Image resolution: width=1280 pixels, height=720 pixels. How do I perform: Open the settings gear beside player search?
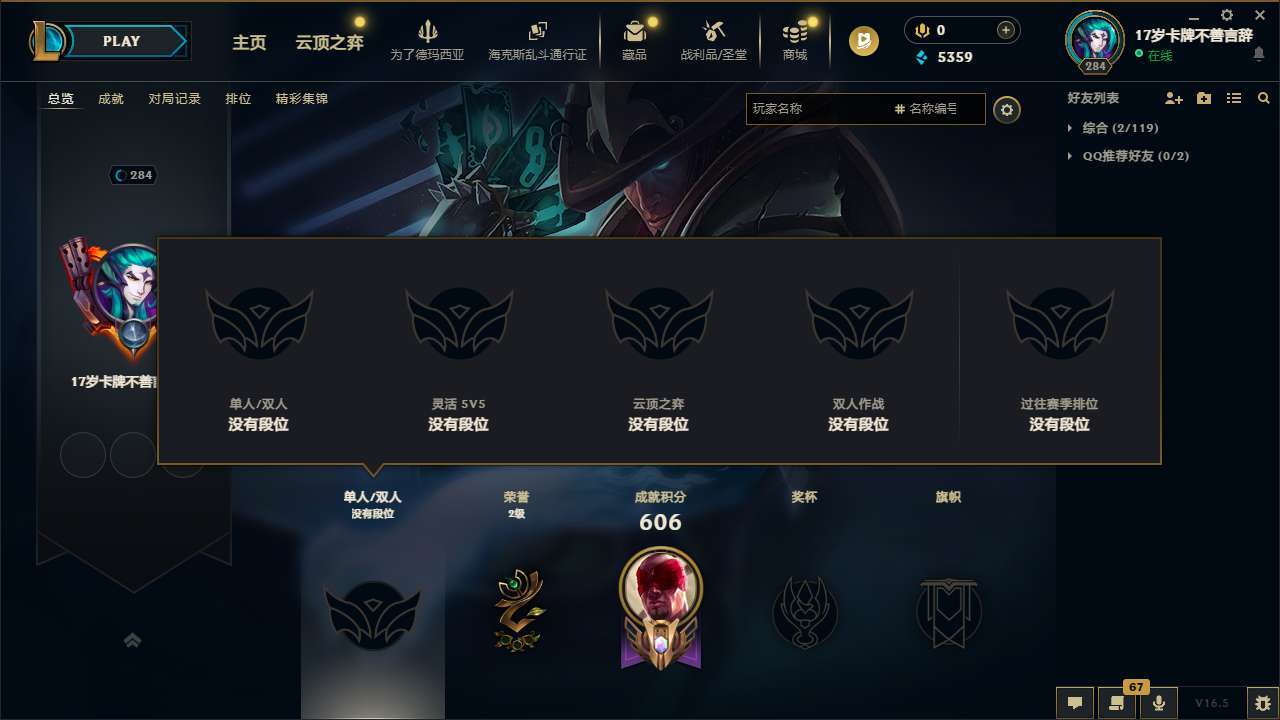[x=1007, y=110]
